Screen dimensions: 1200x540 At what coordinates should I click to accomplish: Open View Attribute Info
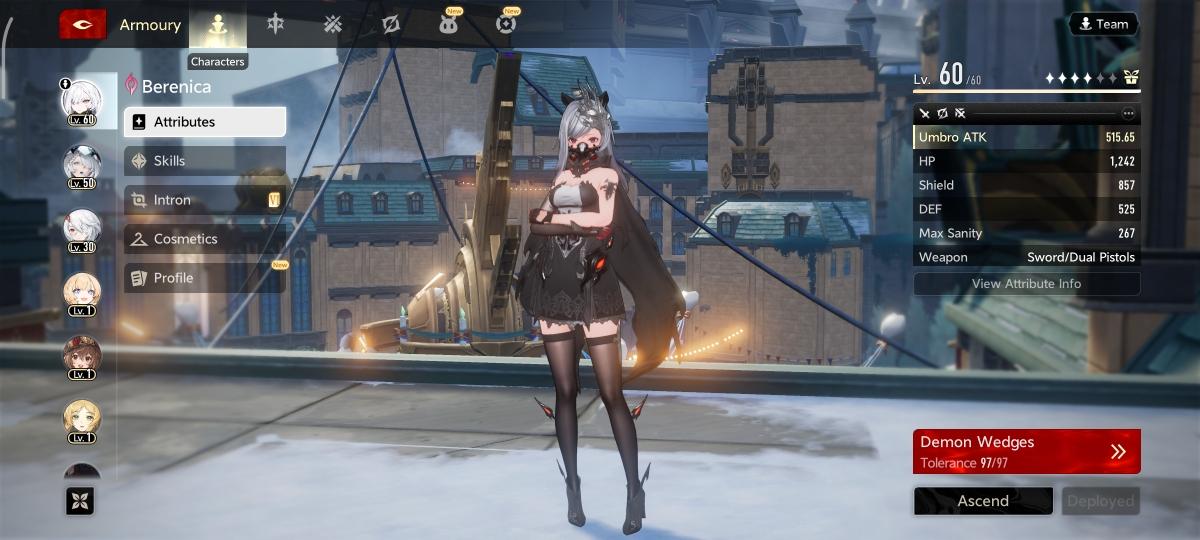pyautogui.click(x=1026, y=284)
